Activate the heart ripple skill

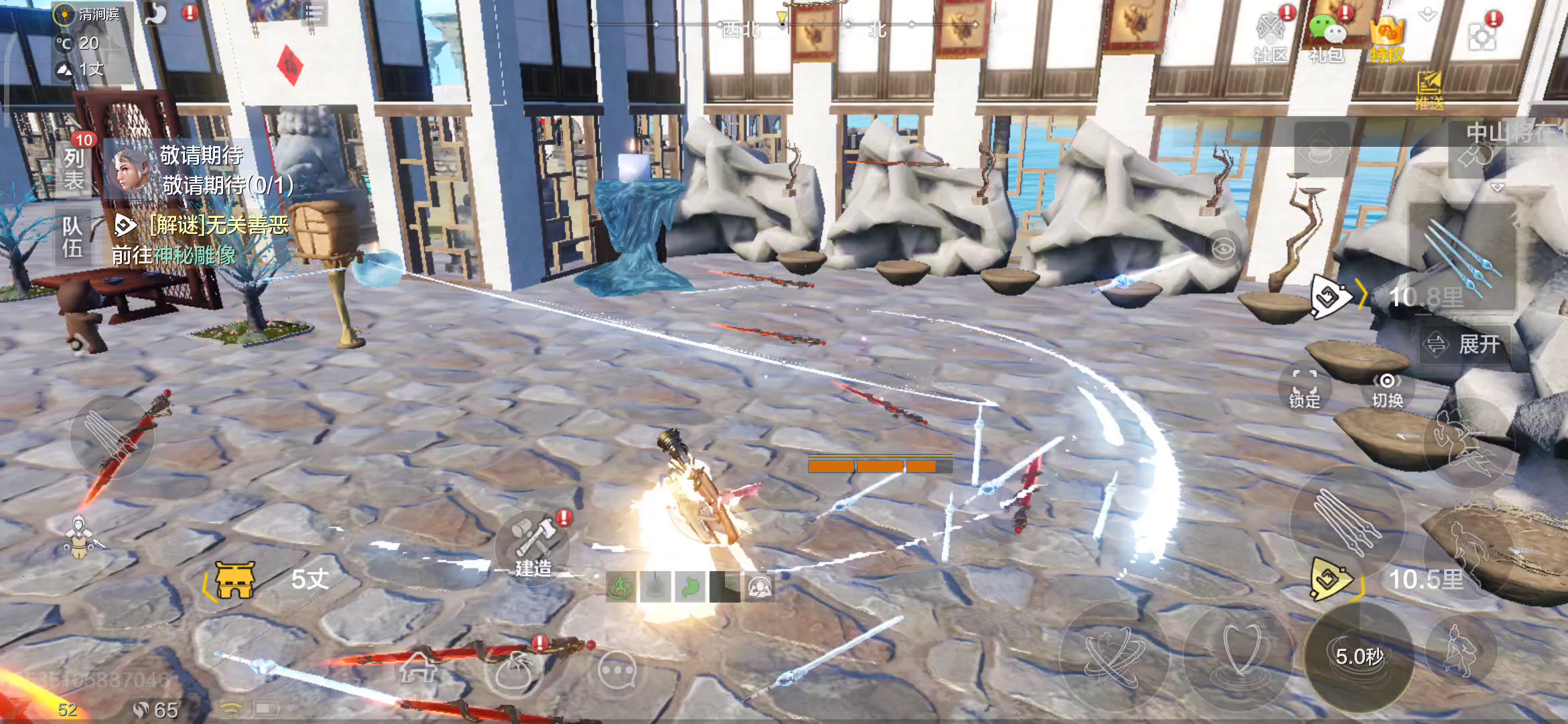point(1240,656)
